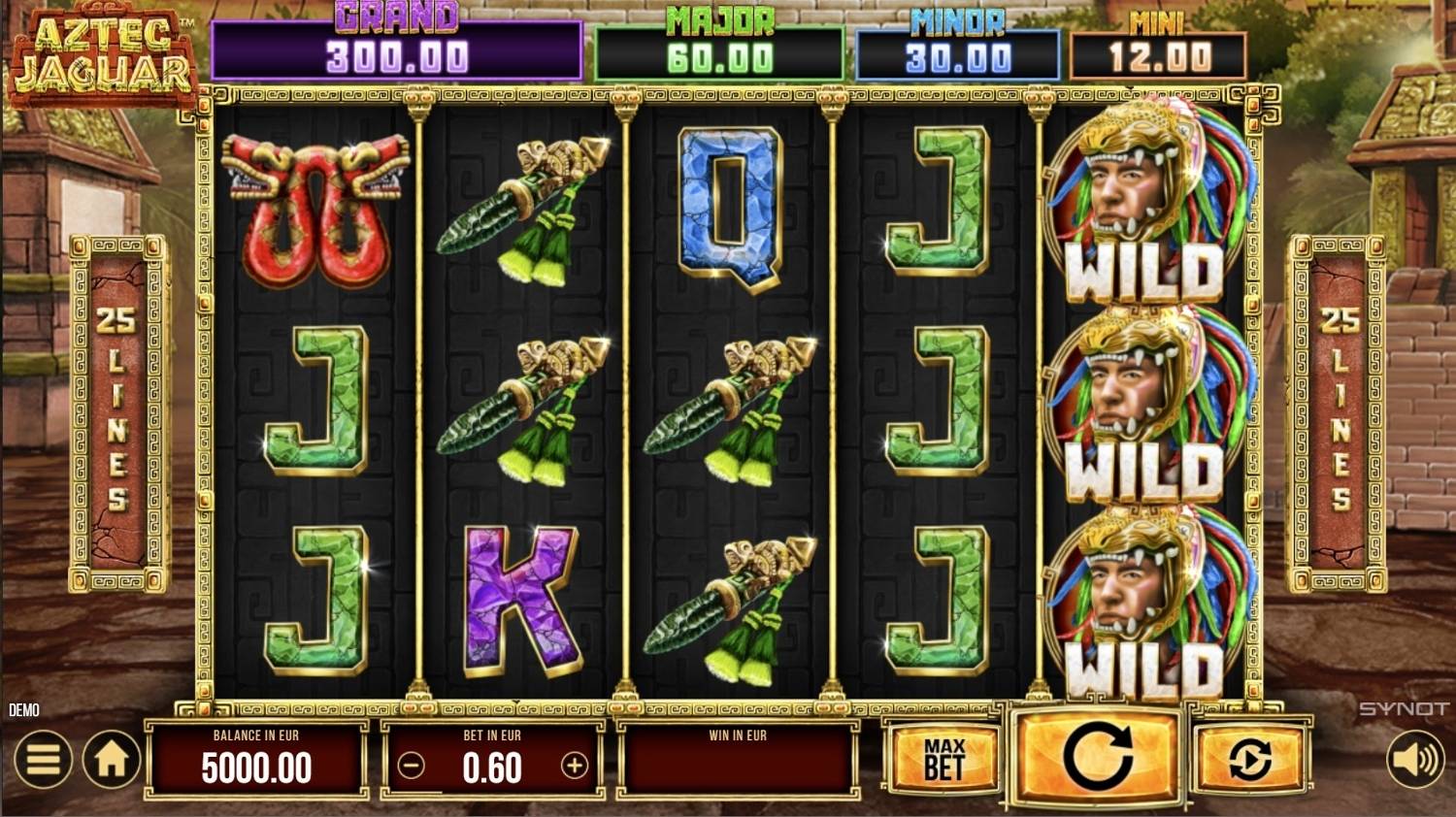Open the hamburger game menu
The height and width of the screenshot is (817, 1456).
43,760
